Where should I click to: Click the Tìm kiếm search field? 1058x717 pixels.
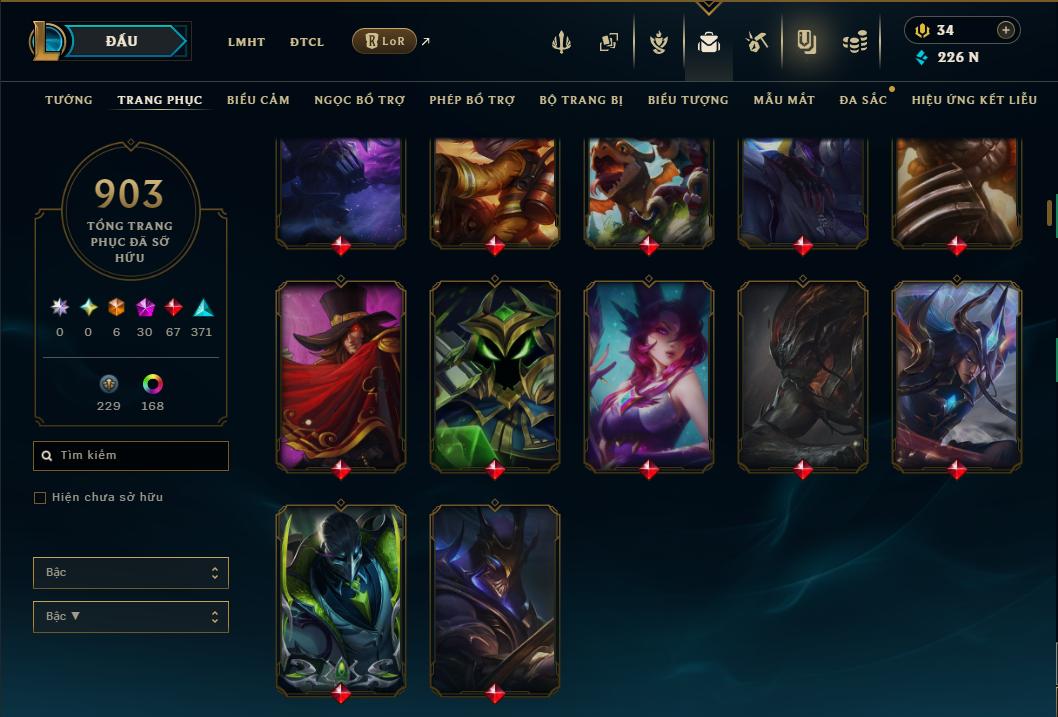tap(131, 456)
